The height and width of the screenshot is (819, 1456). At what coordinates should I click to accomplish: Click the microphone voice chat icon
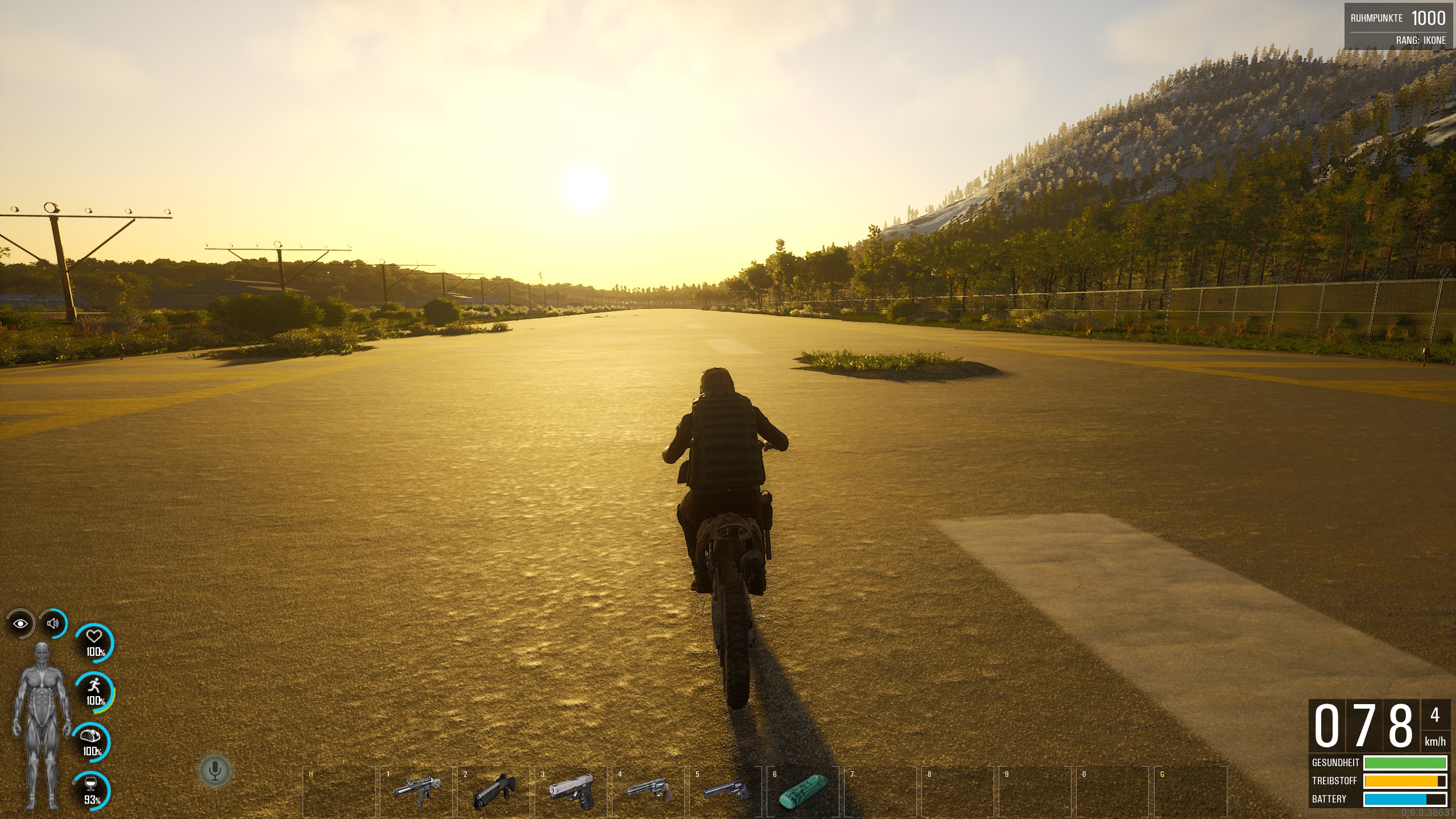215,771
